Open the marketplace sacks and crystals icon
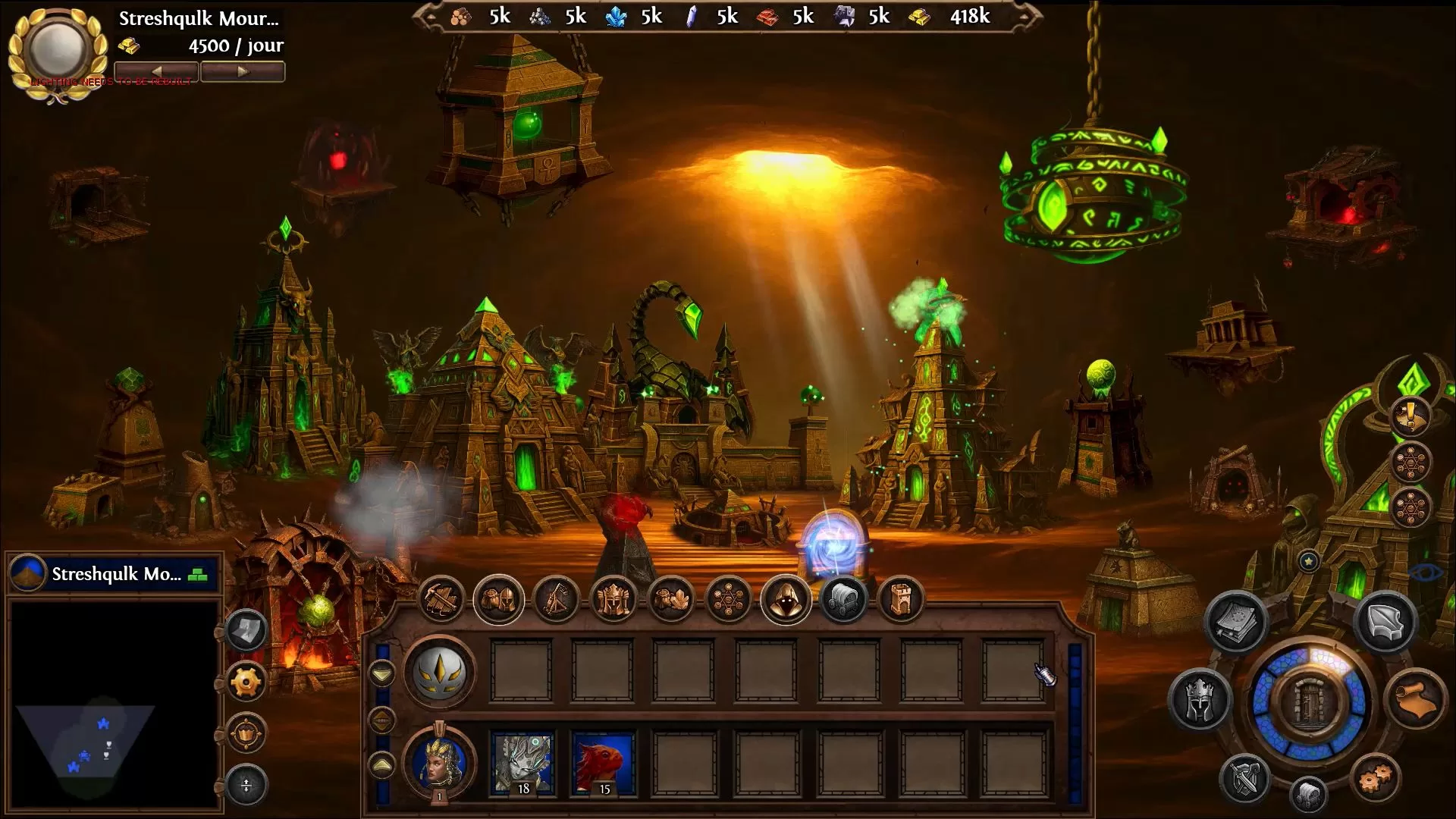The width and height of the screenshot is (1456, 819). 671,600
